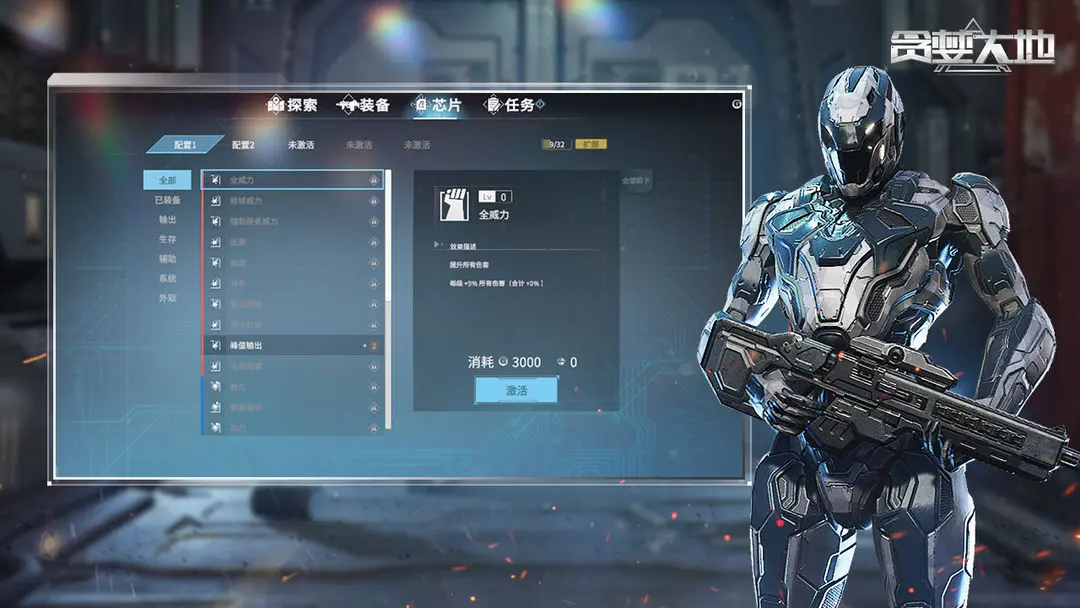Choose the 配置1 loadout
This screenshot has height=608, width=1080.
coord(185,145)
